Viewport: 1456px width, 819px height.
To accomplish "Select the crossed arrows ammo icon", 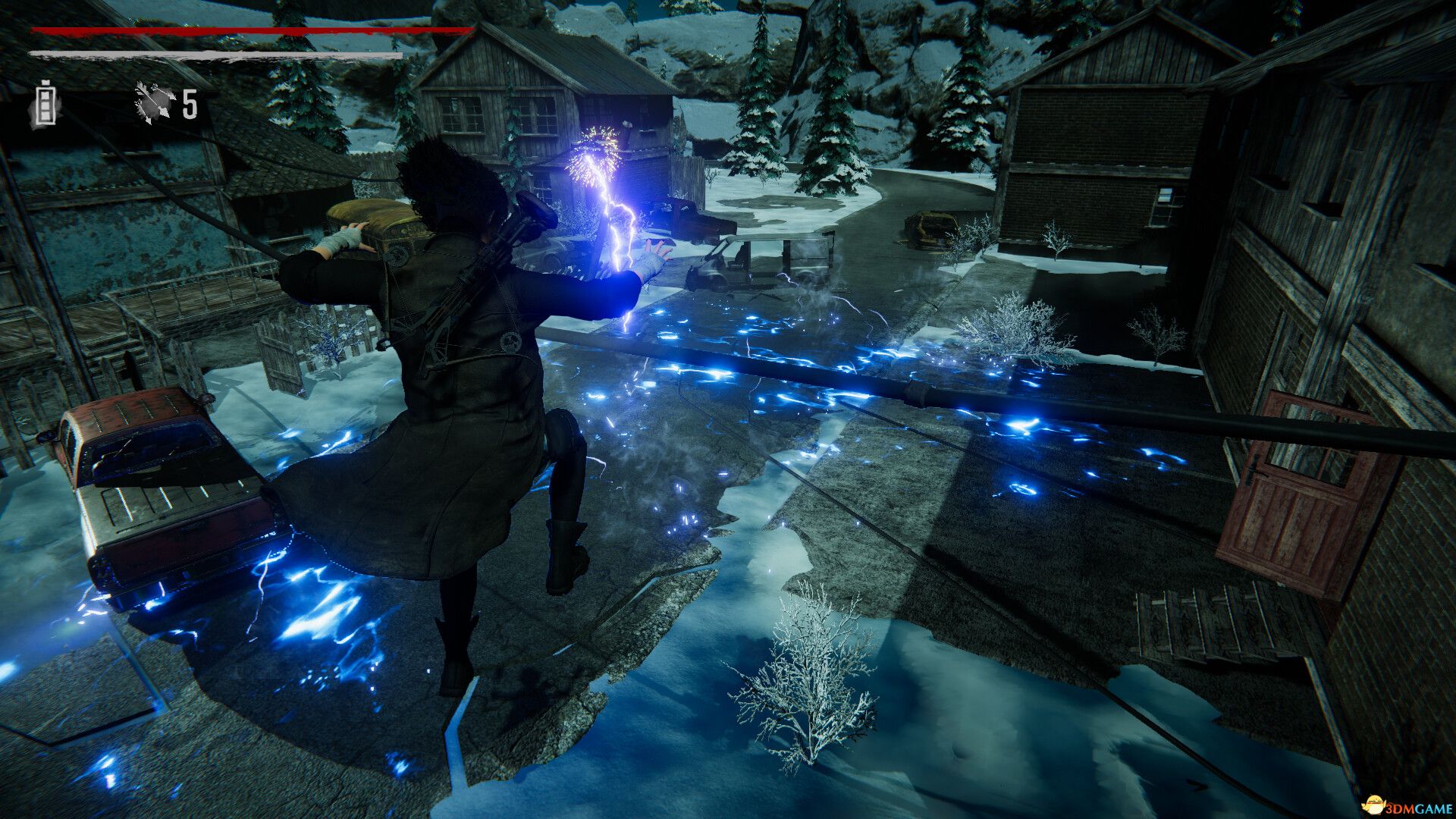I will (x=155, y=102).
